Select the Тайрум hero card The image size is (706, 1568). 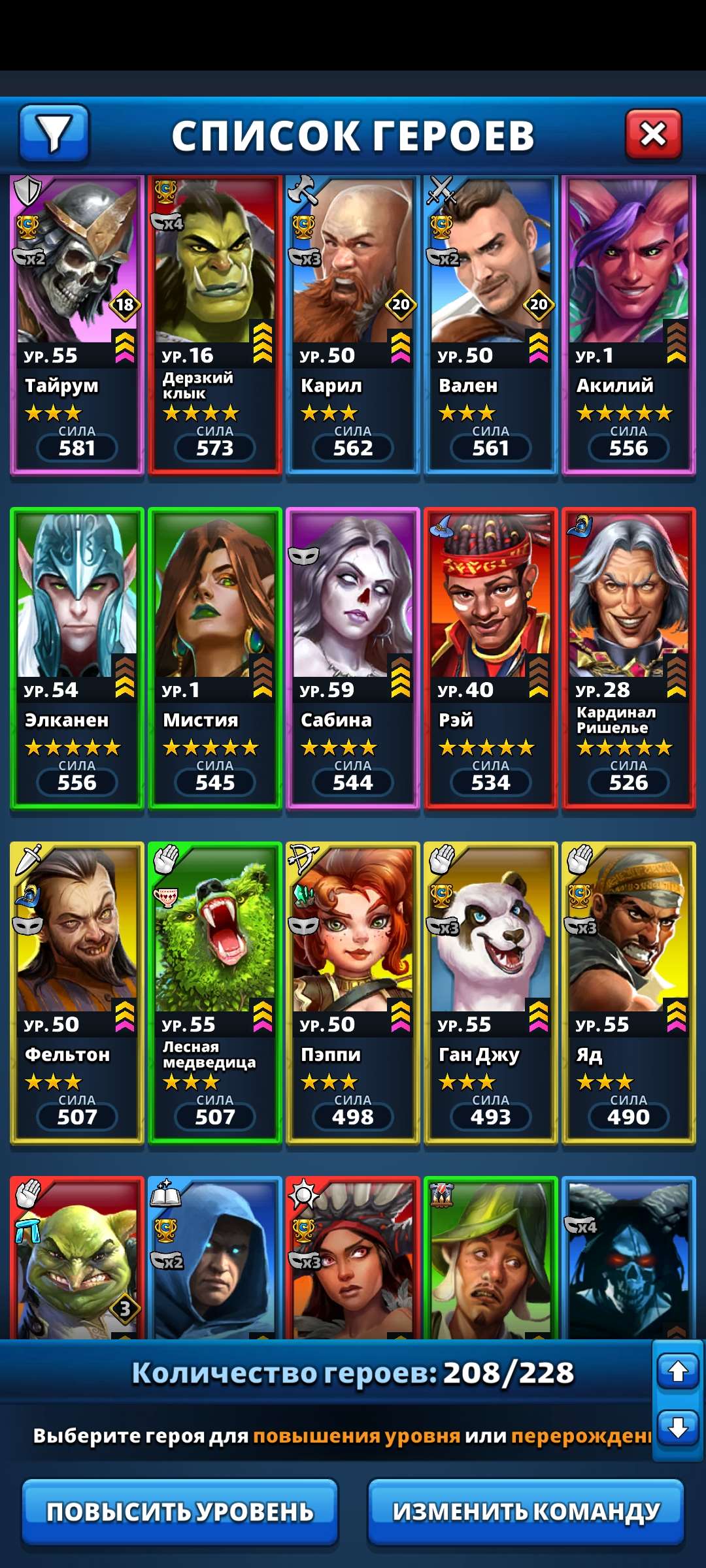pos(77,324)
